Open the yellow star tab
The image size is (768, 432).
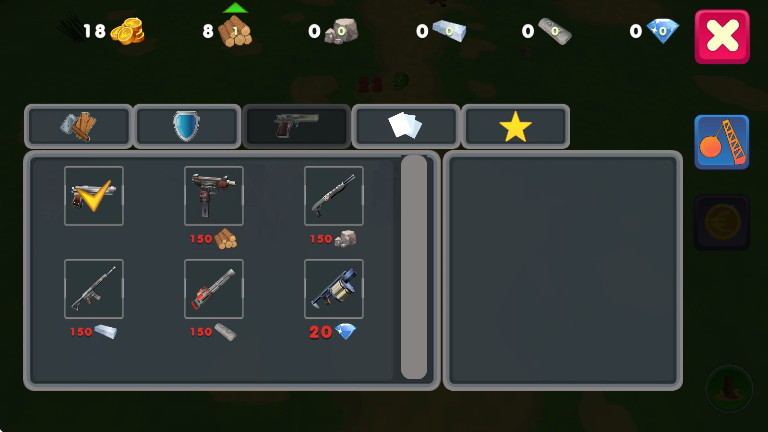[x=515, y=126]
